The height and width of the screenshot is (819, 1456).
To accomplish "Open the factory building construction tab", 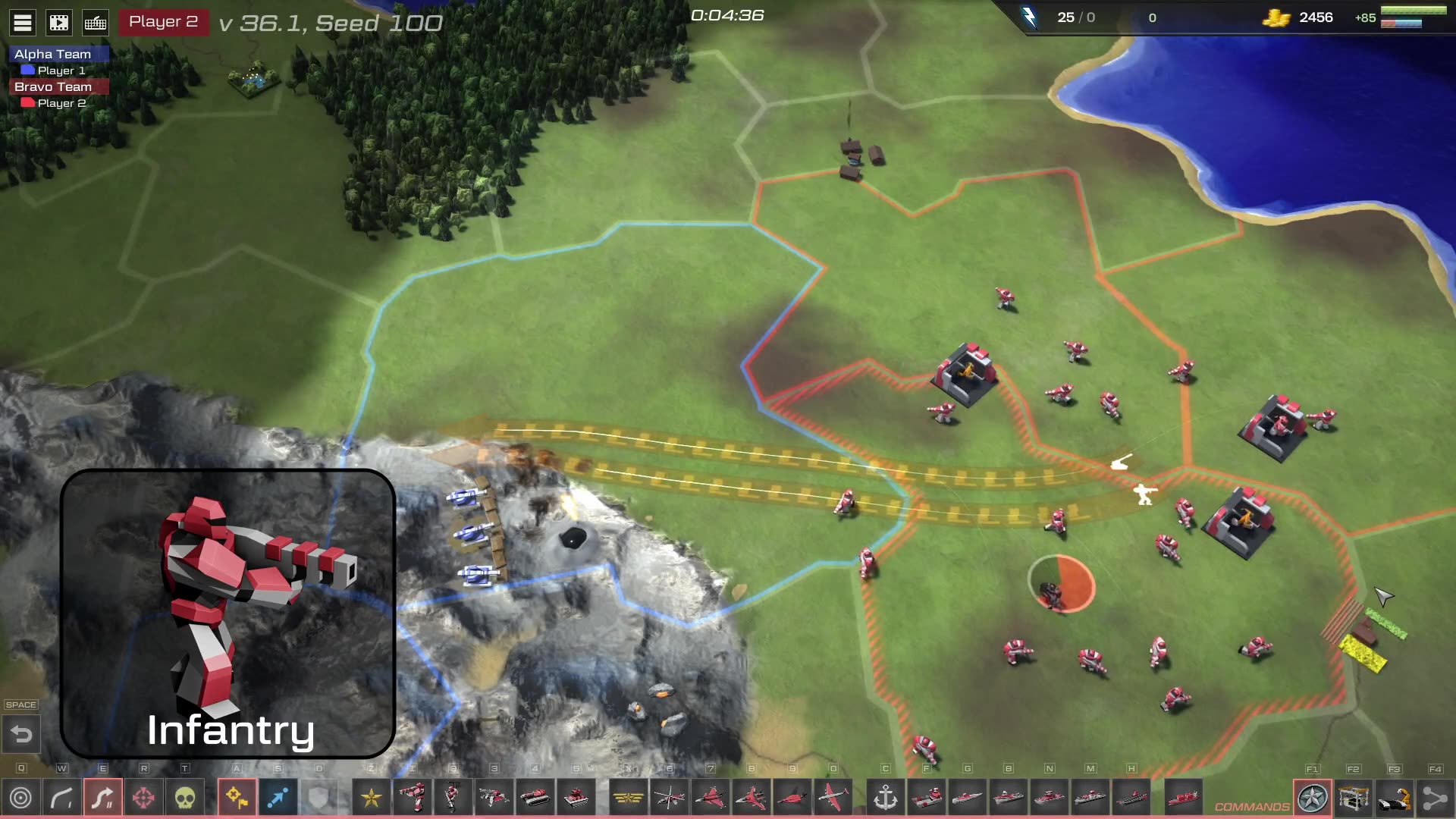I will tap(1354, 798).
